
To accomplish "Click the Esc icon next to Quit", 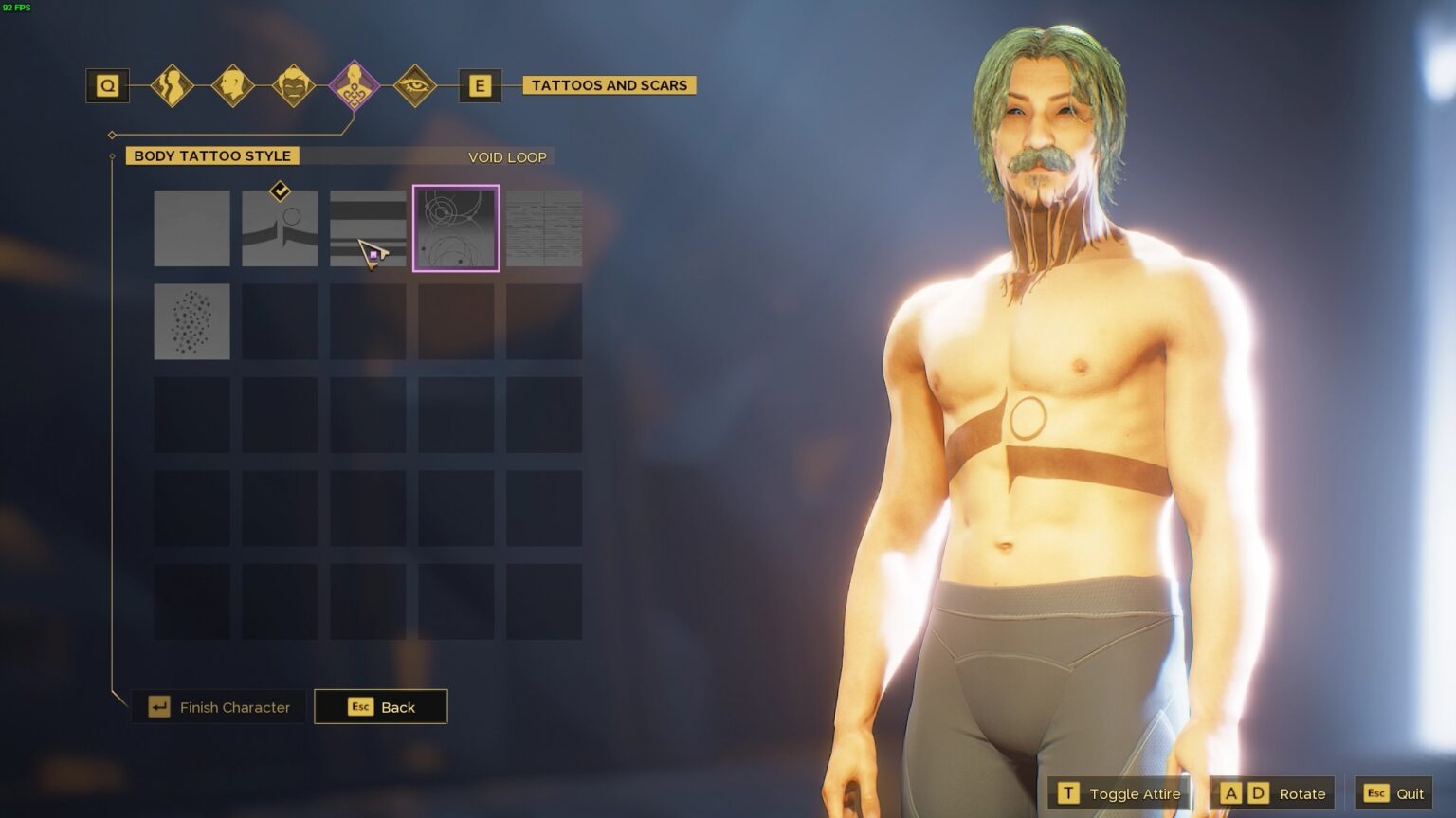I will [x=1376, y=793].
